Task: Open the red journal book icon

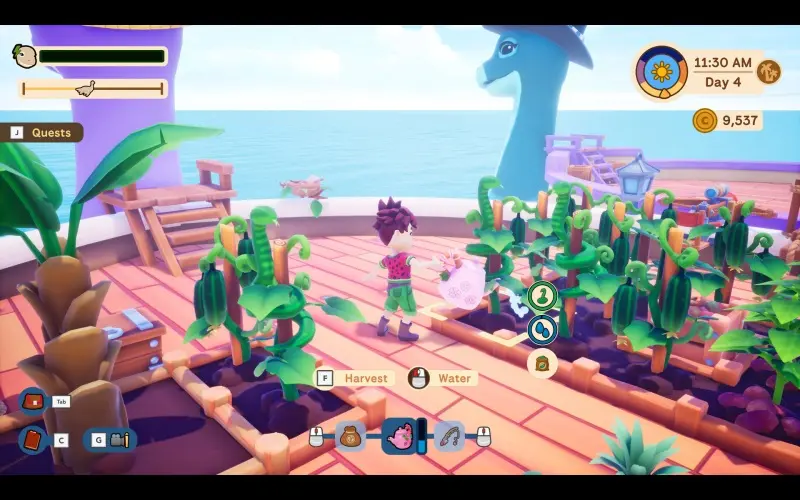Action: (32, 439)
